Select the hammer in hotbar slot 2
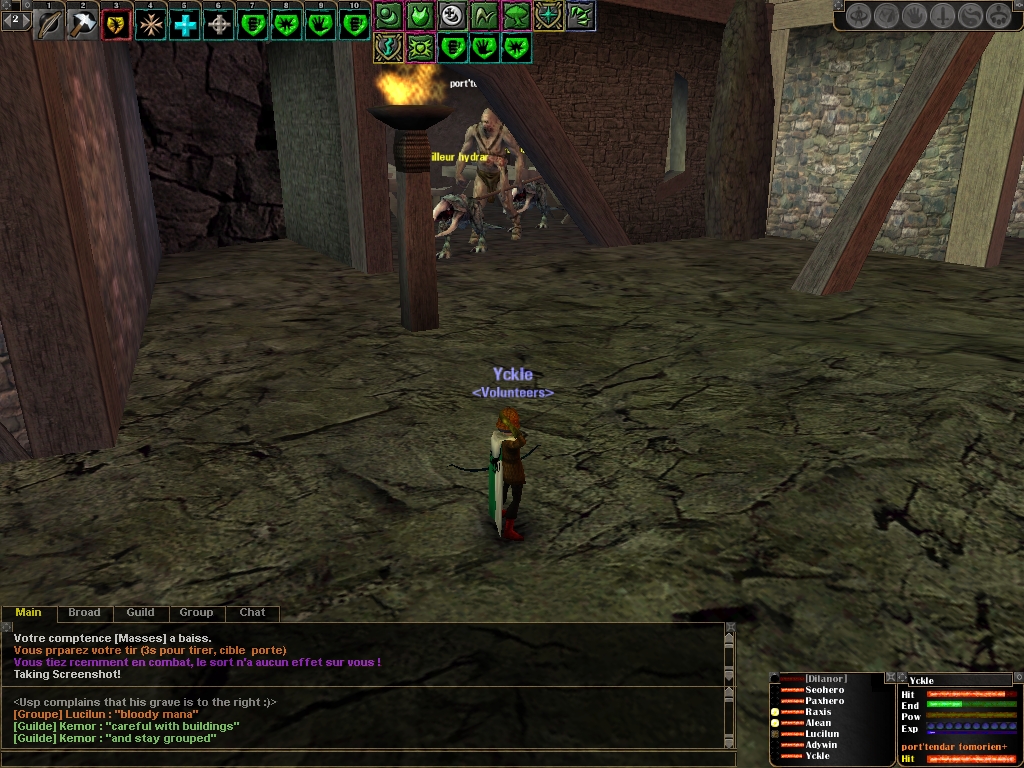 coord(83,23)
